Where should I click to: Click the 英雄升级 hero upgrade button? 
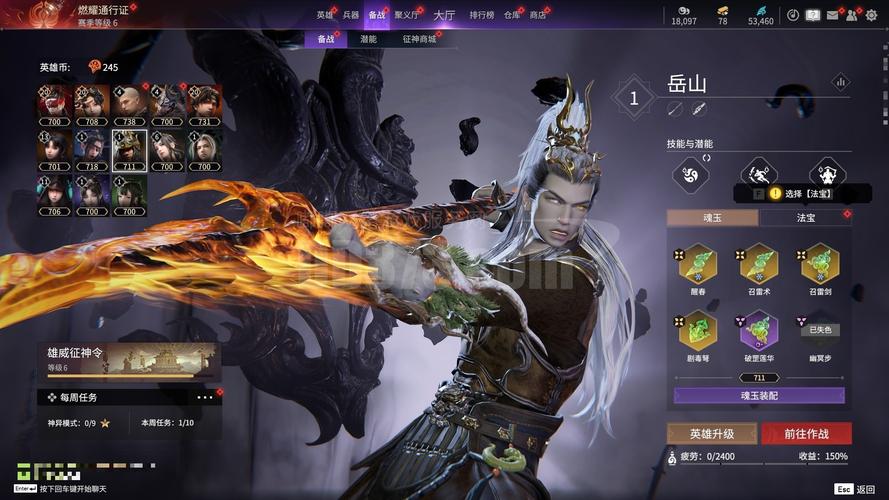[x=711, y=433]
